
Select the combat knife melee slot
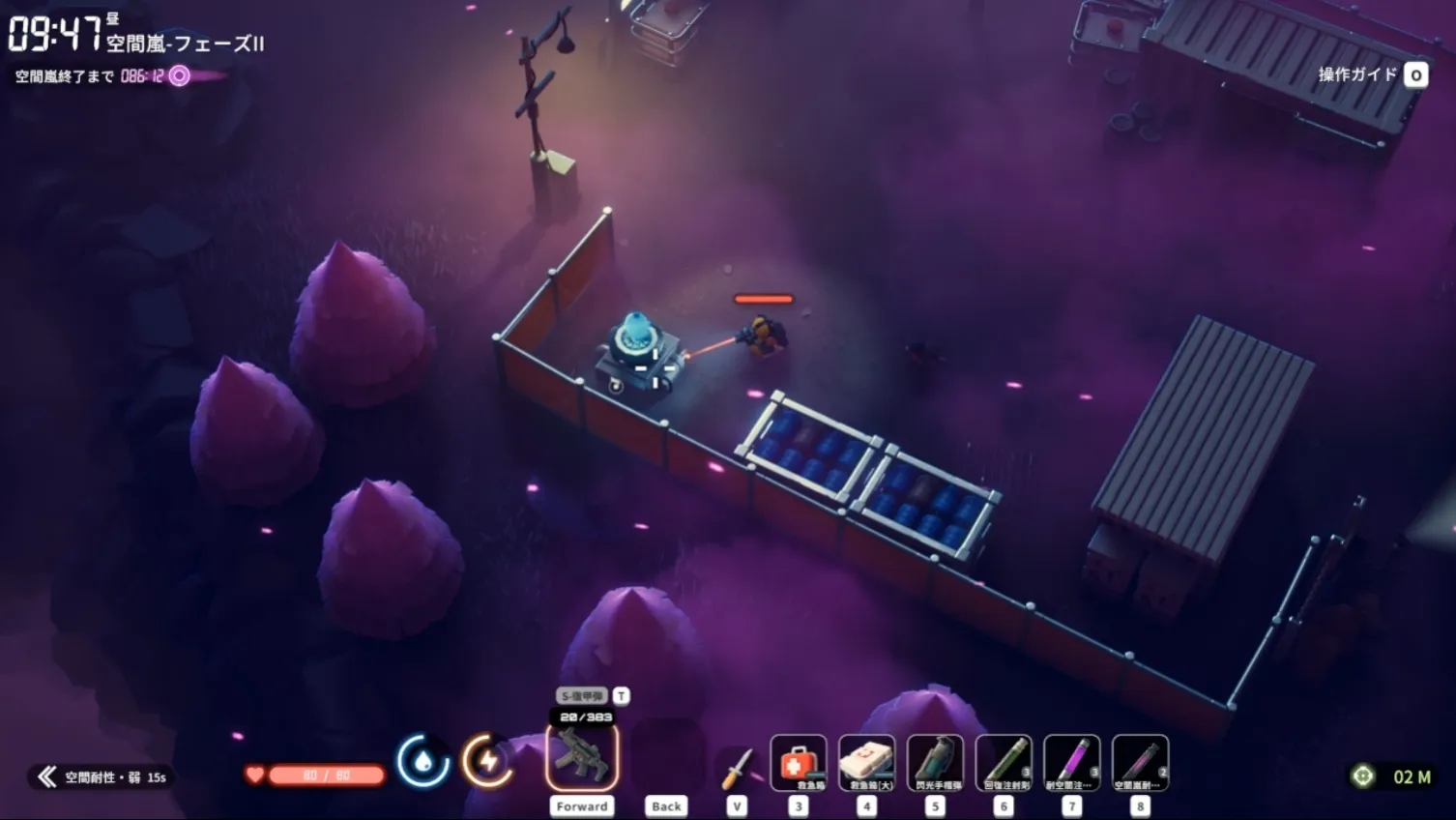[737, 767]
